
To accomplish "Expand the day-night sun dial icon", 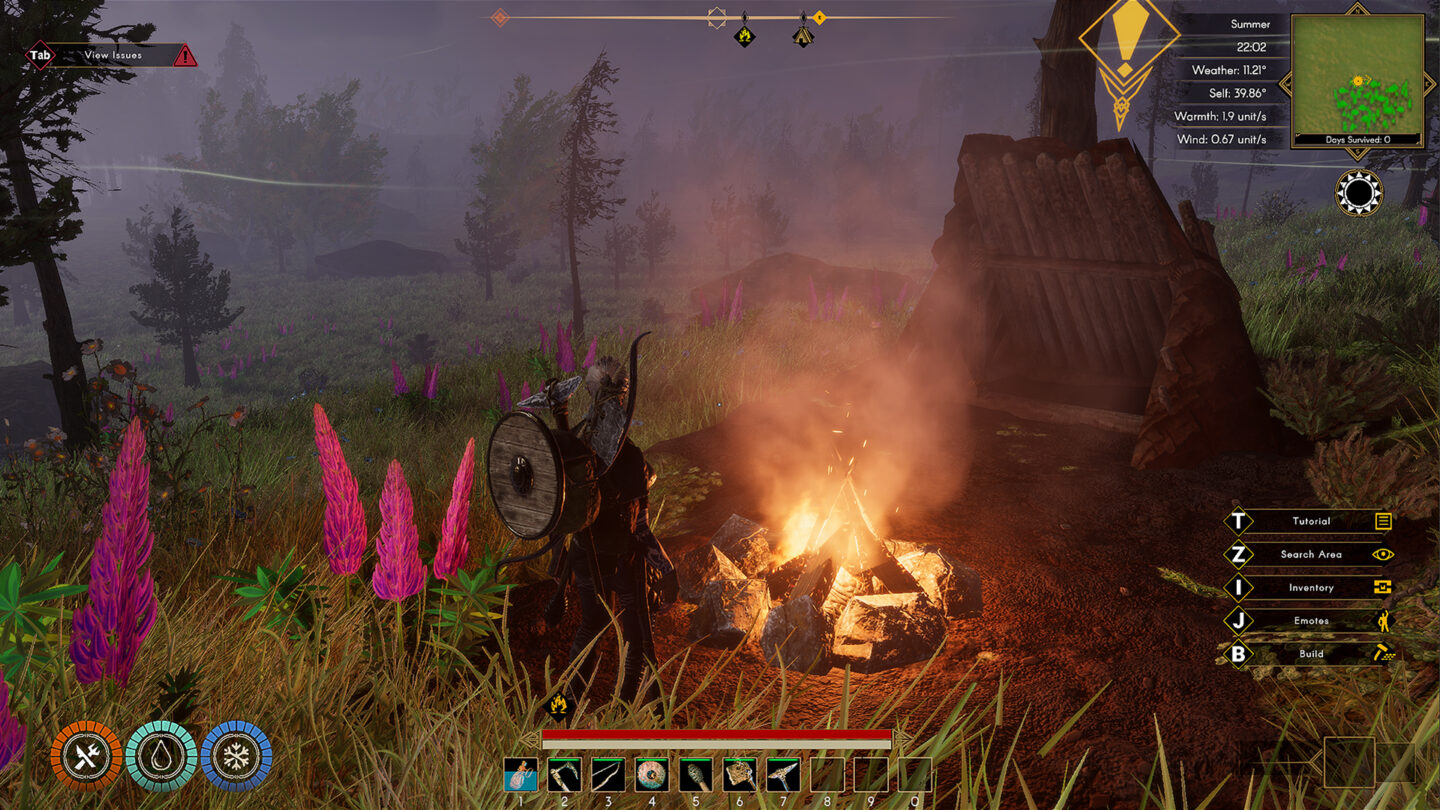I will click(1358, 190).
